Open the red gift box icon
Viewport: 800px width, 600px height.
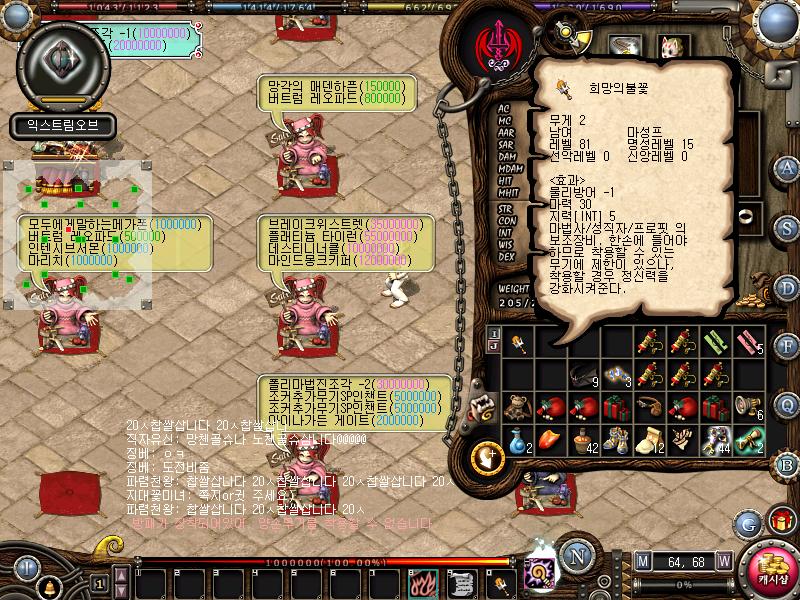click(780, 522)
